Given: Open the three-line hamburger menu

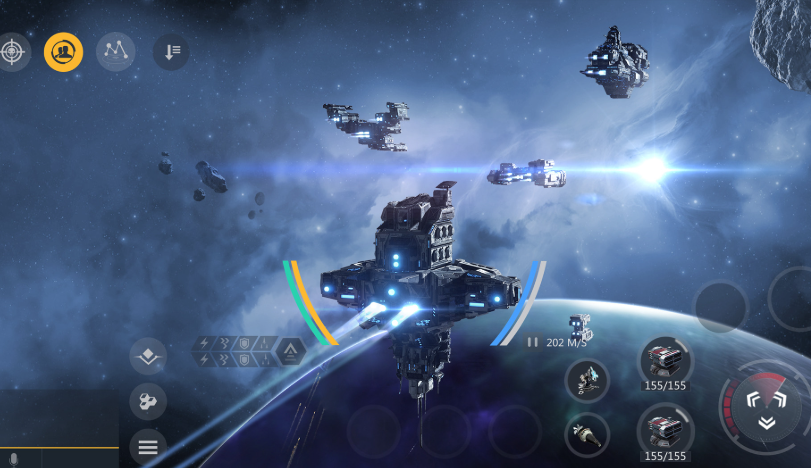Looking at the screenshot, I should click(148, 447).
